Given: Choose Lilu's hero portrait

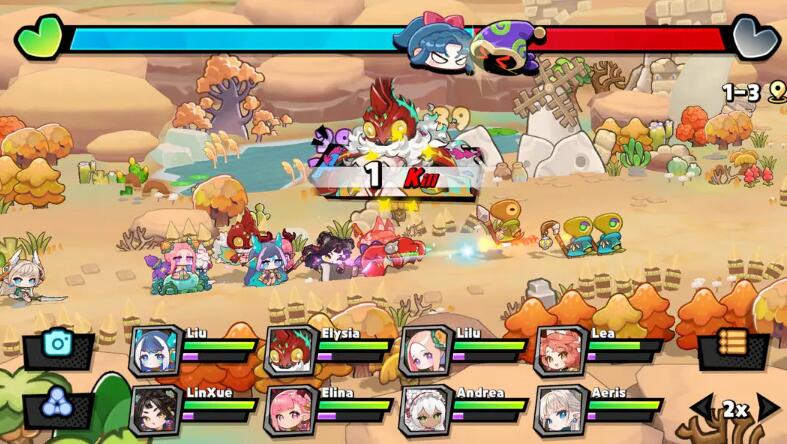Looking at the screenshot, I should (x=425, y=351).
